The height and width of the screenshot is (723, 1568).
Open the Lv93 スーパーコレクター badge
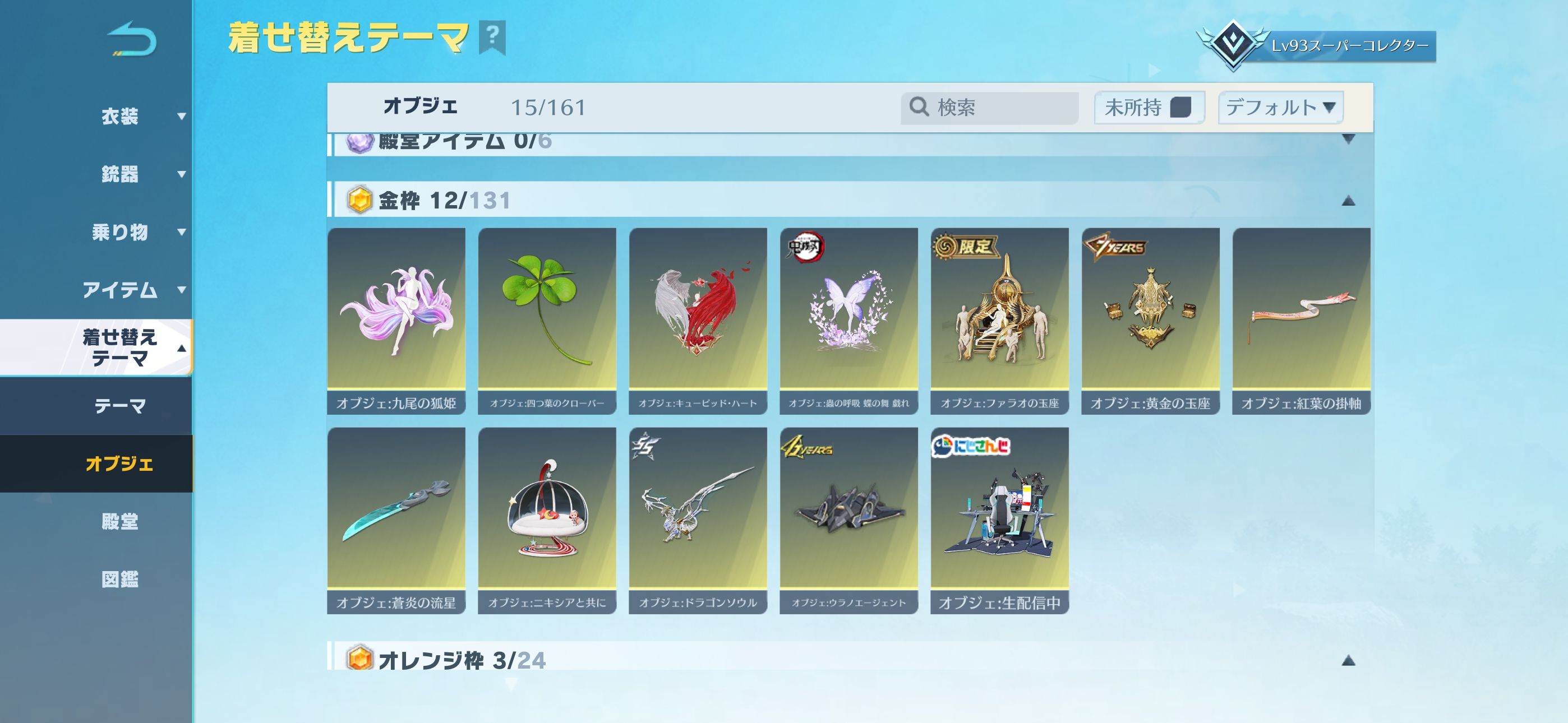pyautogui.click(x=1317, y=45)
